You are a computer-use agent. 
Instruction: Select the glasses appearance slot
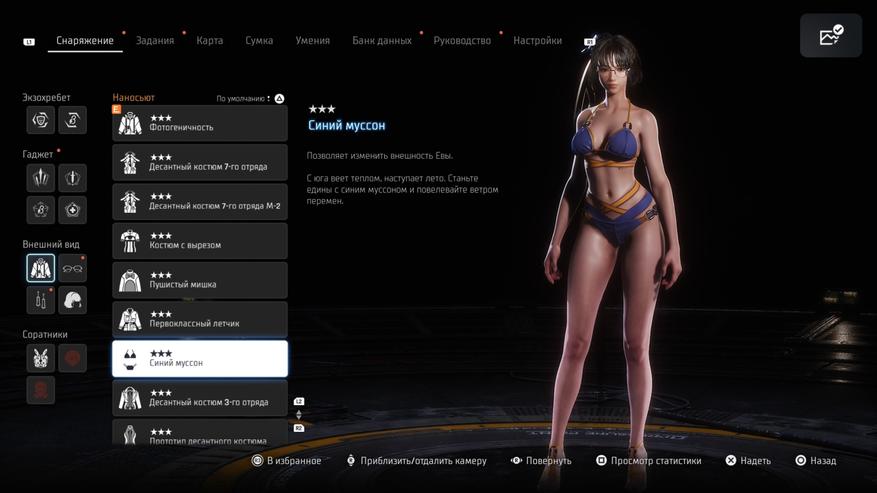pyautogui.click(x=72, y=268)
